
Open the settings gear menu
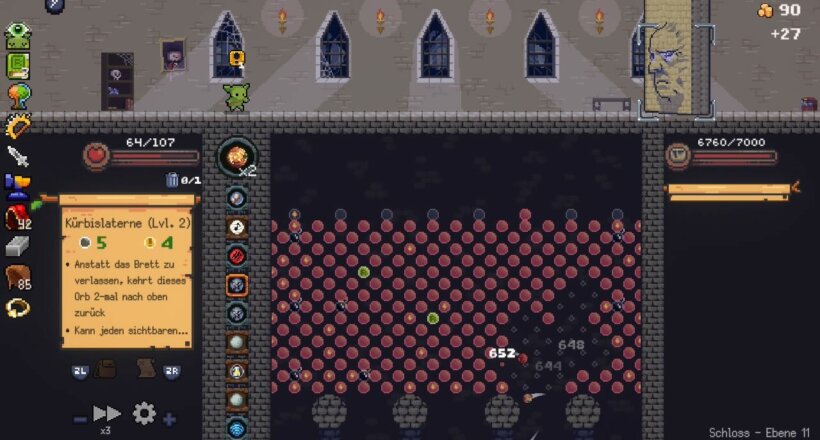[144, 413]
